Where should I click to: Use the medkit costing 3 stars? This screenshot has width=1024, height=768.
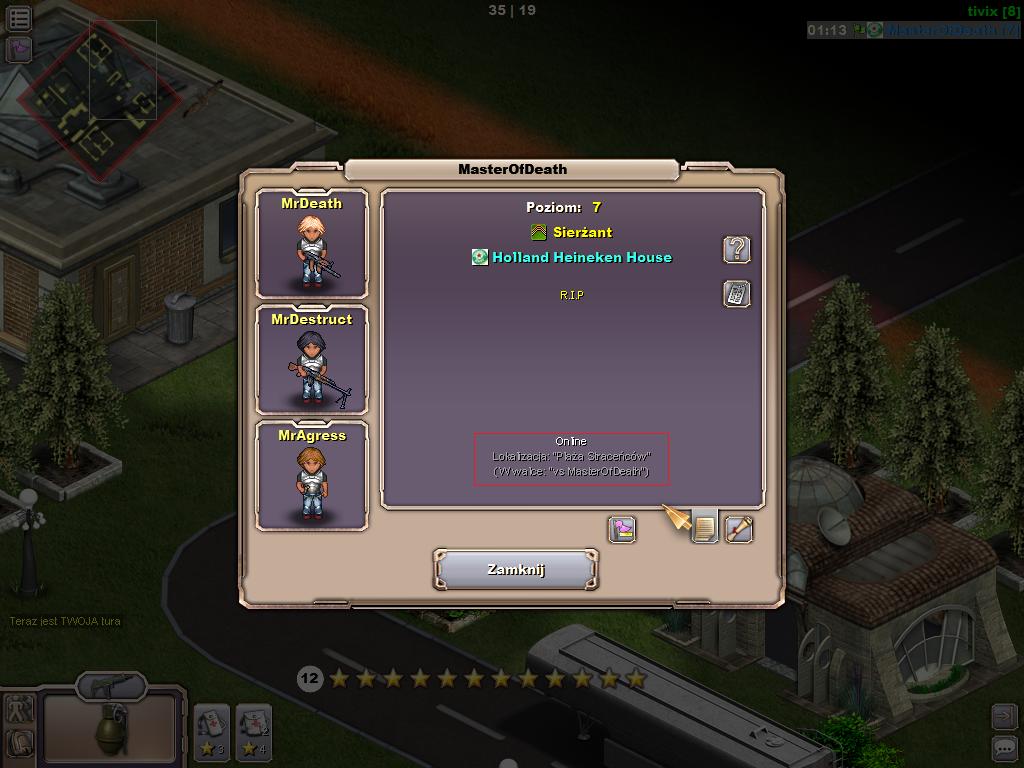[x=212, y=732]
